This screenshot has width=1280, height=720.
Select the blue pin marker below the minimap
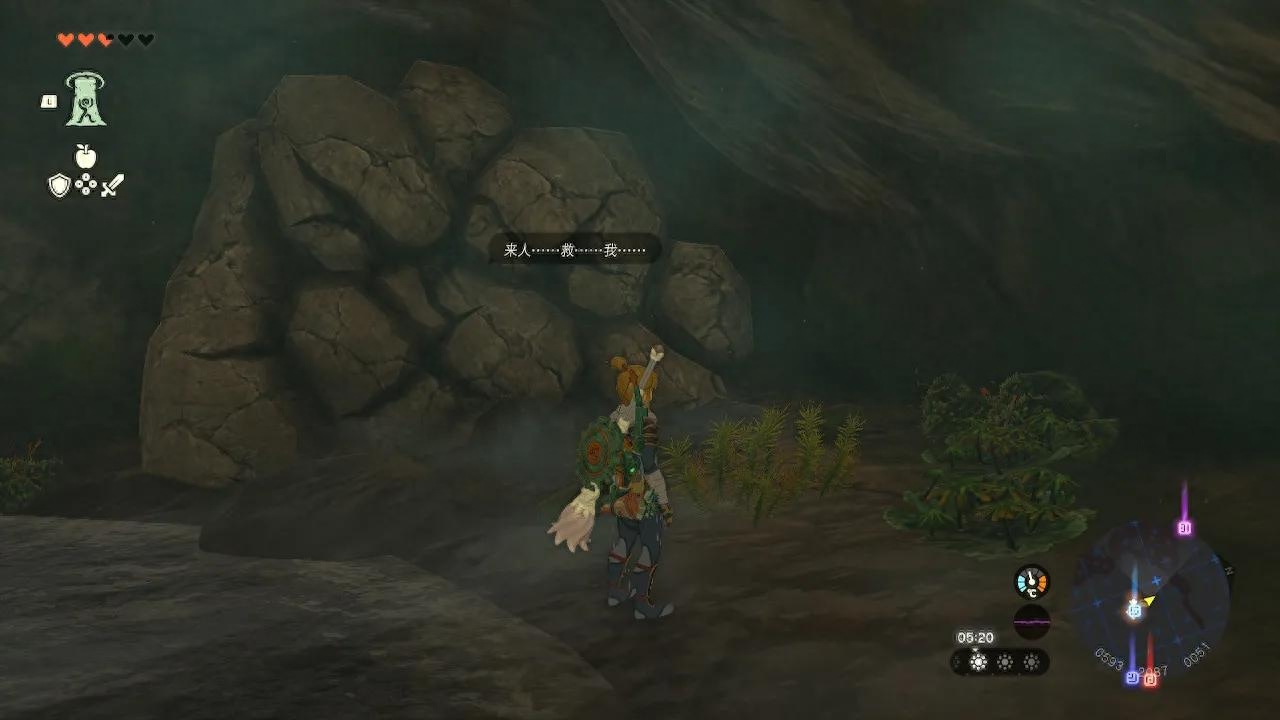(1132, 677)
